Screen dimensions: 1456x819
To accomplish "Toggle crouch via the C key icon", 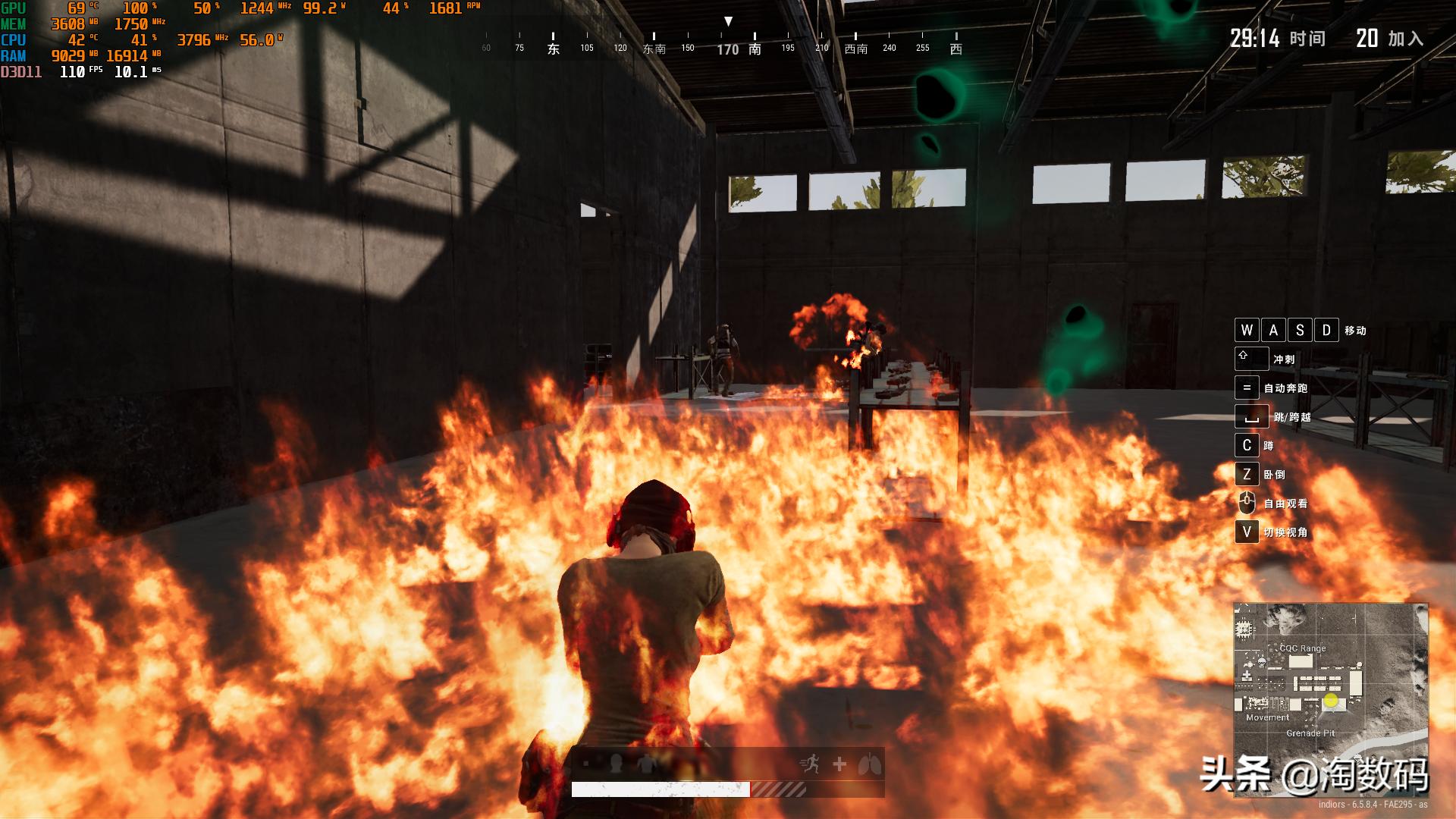I will (1247, 446).
